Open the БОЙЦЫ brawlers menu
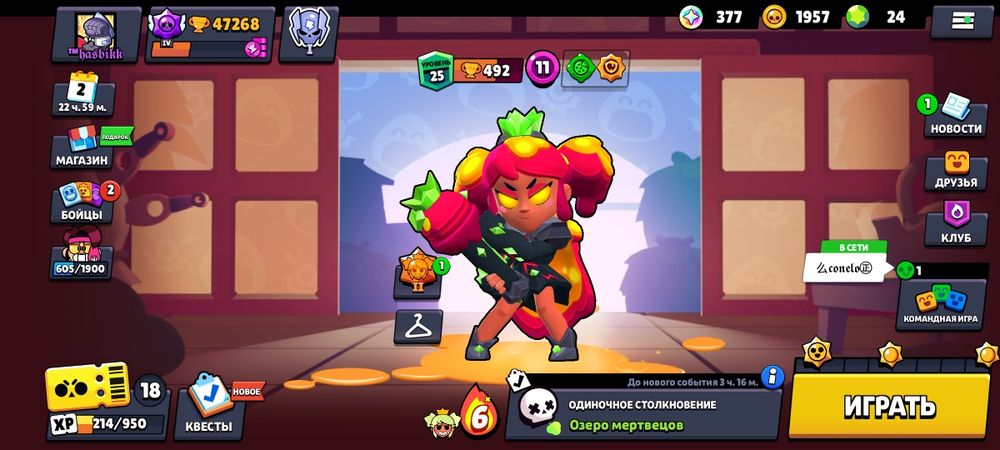This screenshot has width=1000, height=450. [x=82, y=203]
